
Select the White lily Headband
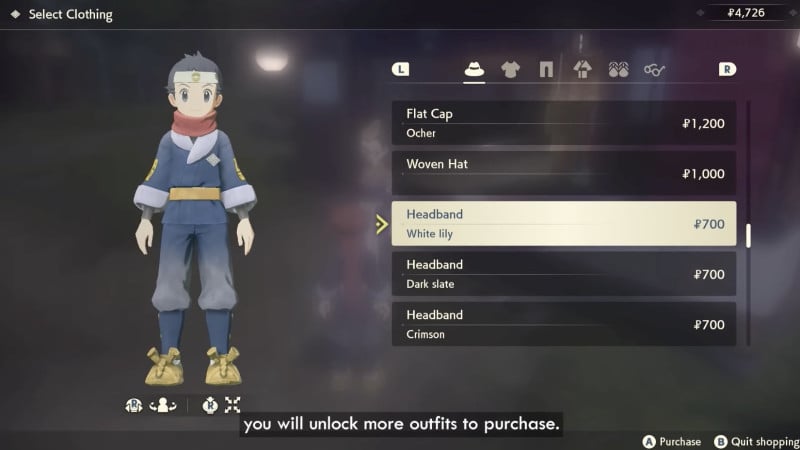tap(564, 224)
